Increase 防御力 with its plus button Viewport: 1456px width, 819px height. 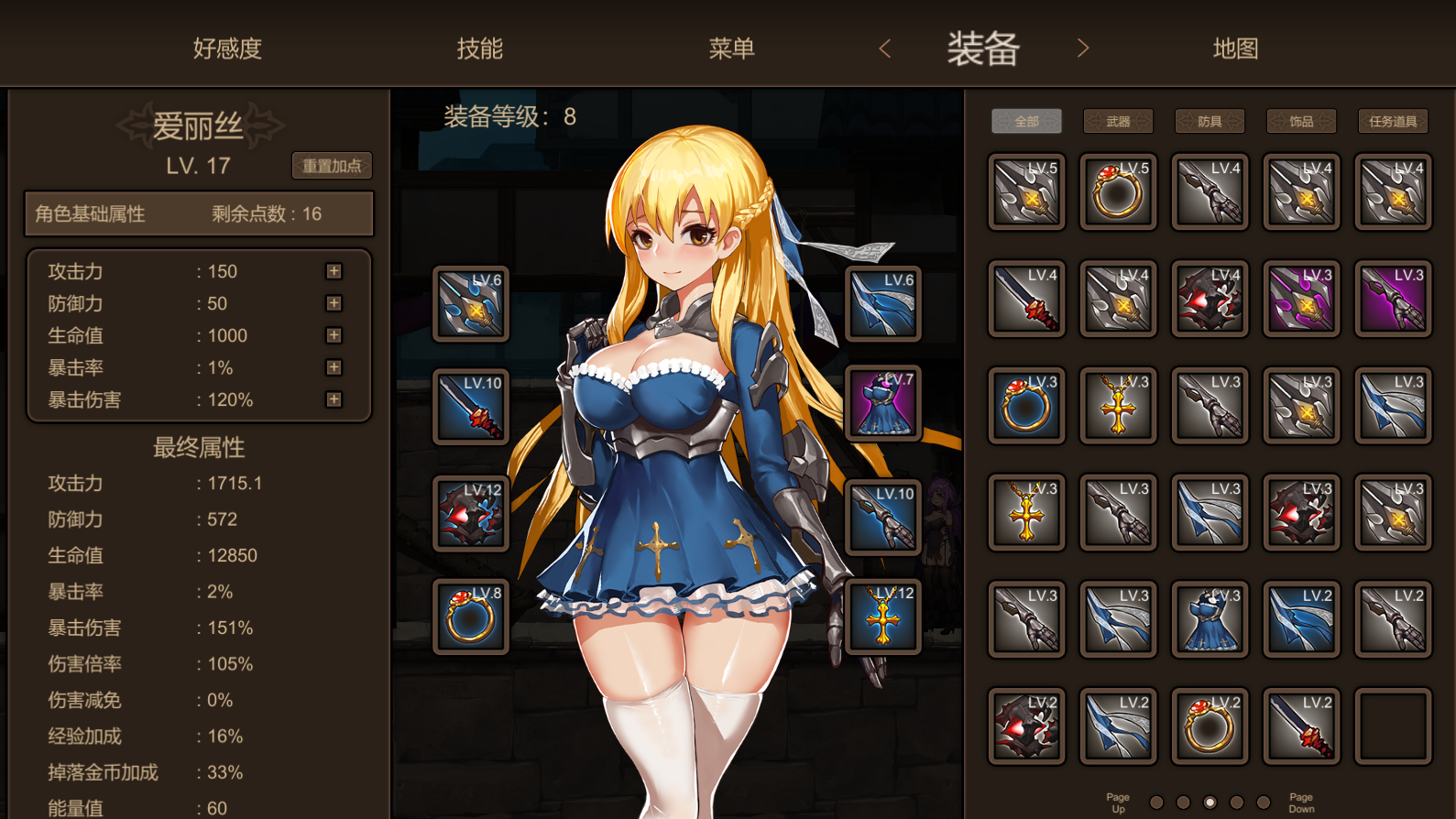click(334, 303)
